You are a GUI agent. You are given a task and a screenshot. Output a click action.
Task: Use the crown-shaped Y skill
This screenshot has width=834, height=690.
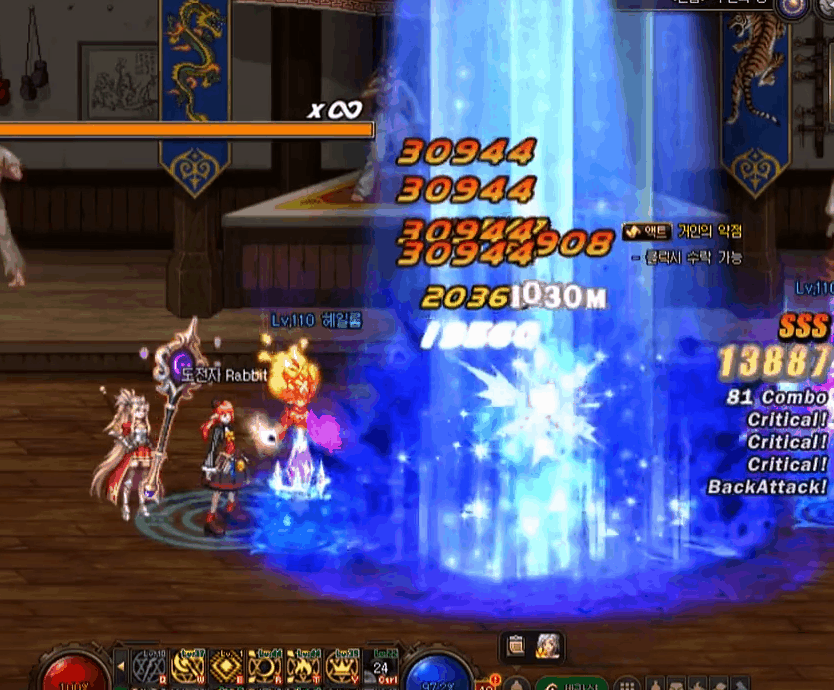[x=341, y=667]
